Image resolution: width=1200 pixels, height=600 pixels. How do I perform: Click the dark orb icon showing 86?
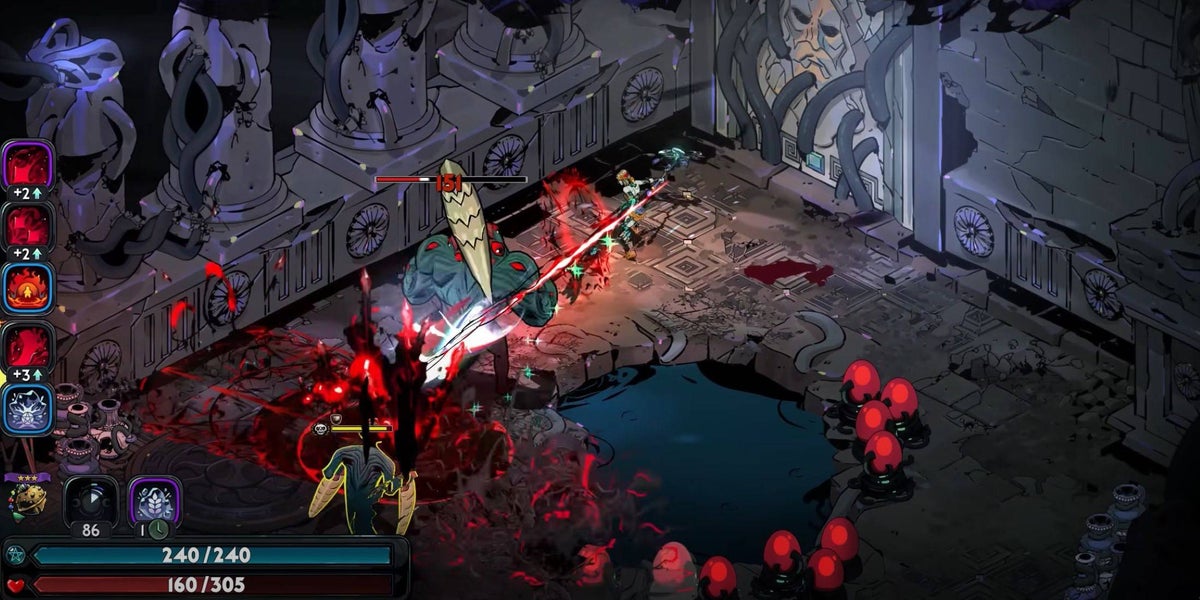click(91, 500)
